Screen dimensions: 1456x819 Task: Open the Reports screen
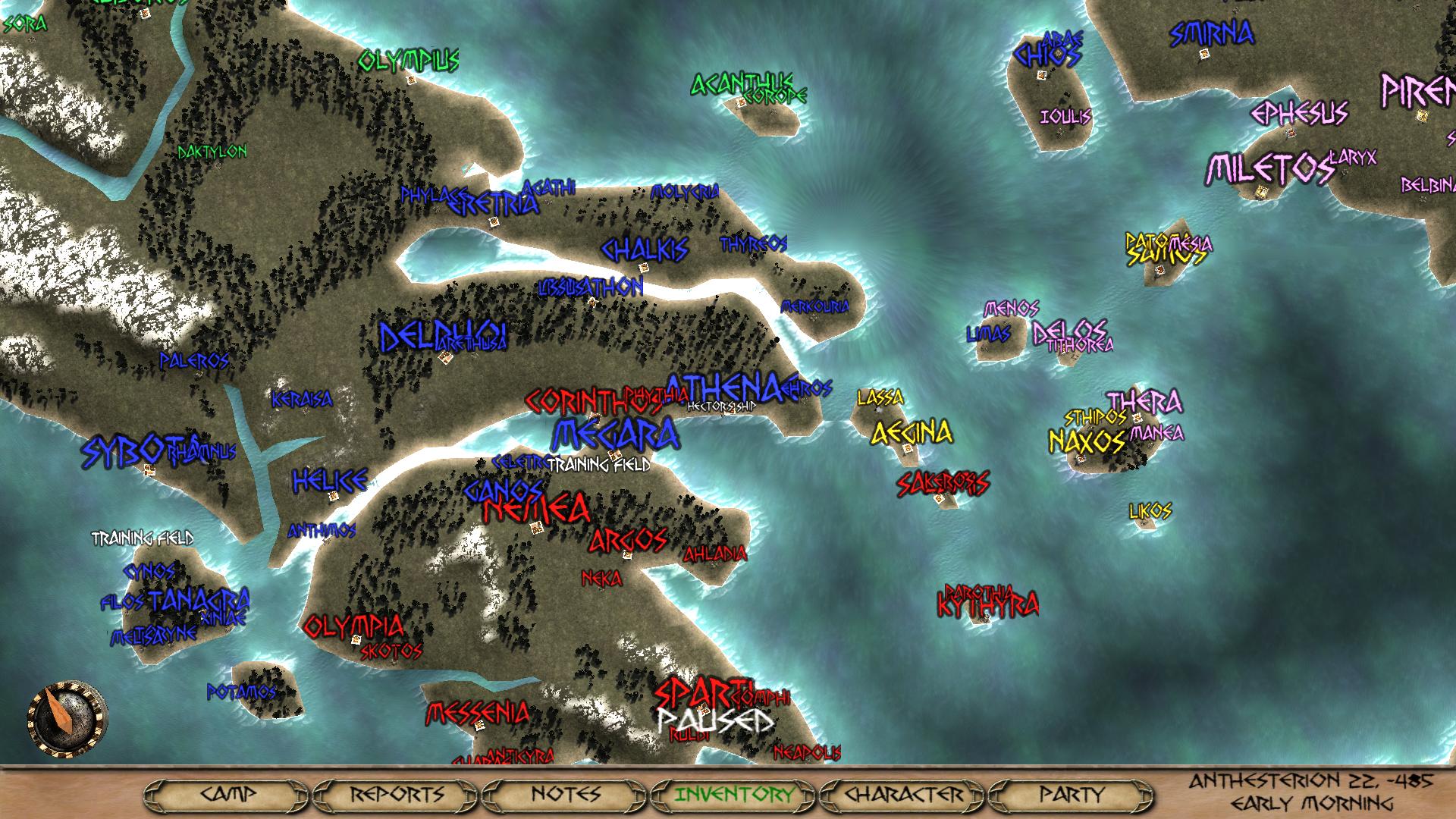pos(397,795)
